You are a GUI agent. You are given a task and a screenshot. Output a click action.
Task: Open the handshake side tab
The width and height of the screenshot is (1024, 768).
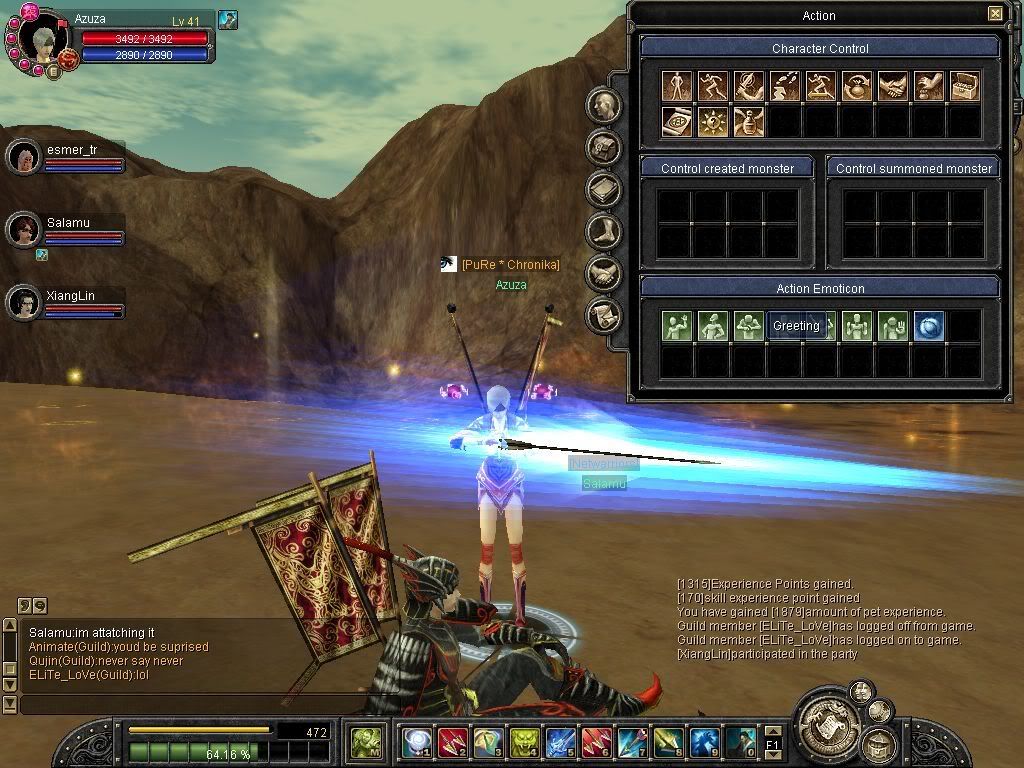[603, 273]
